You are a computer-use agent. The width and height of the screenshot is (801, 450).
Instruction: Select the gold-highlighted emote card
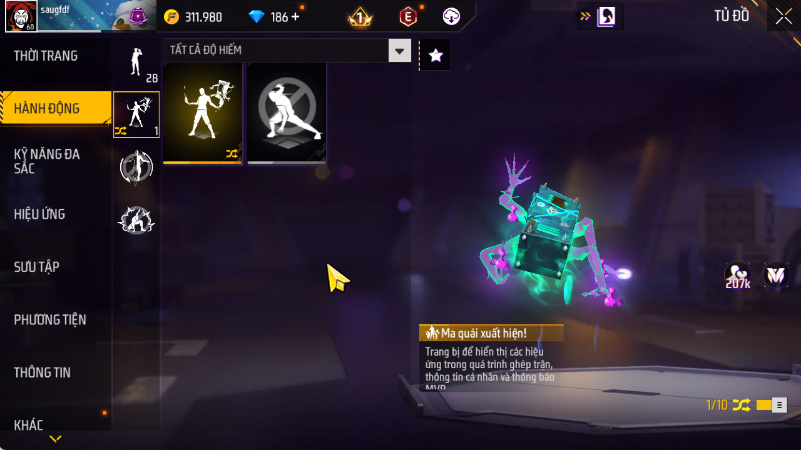(x=202, y=113)
